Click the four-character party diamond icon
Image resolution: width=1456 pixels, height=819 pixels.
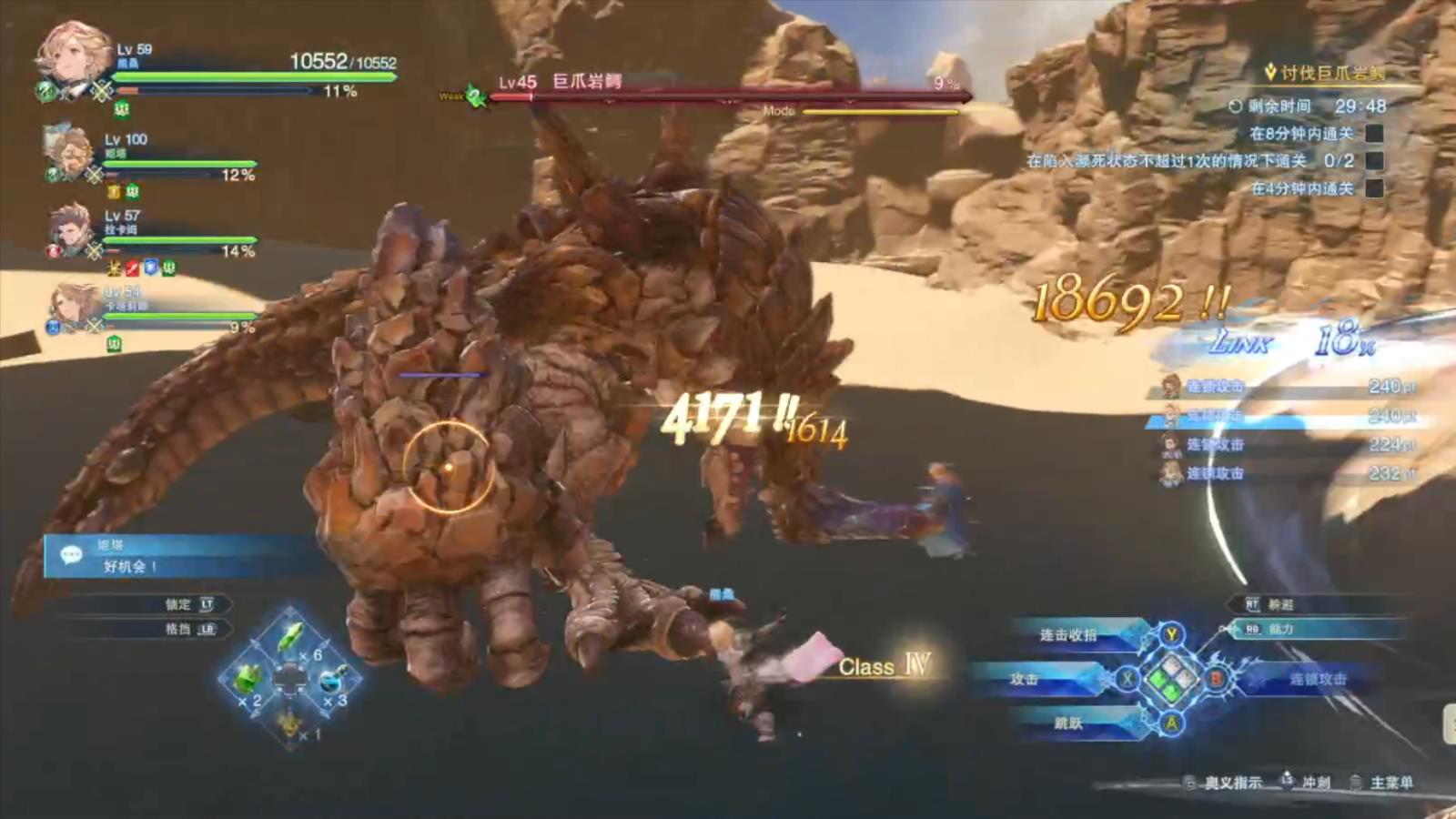[1171, 679]
